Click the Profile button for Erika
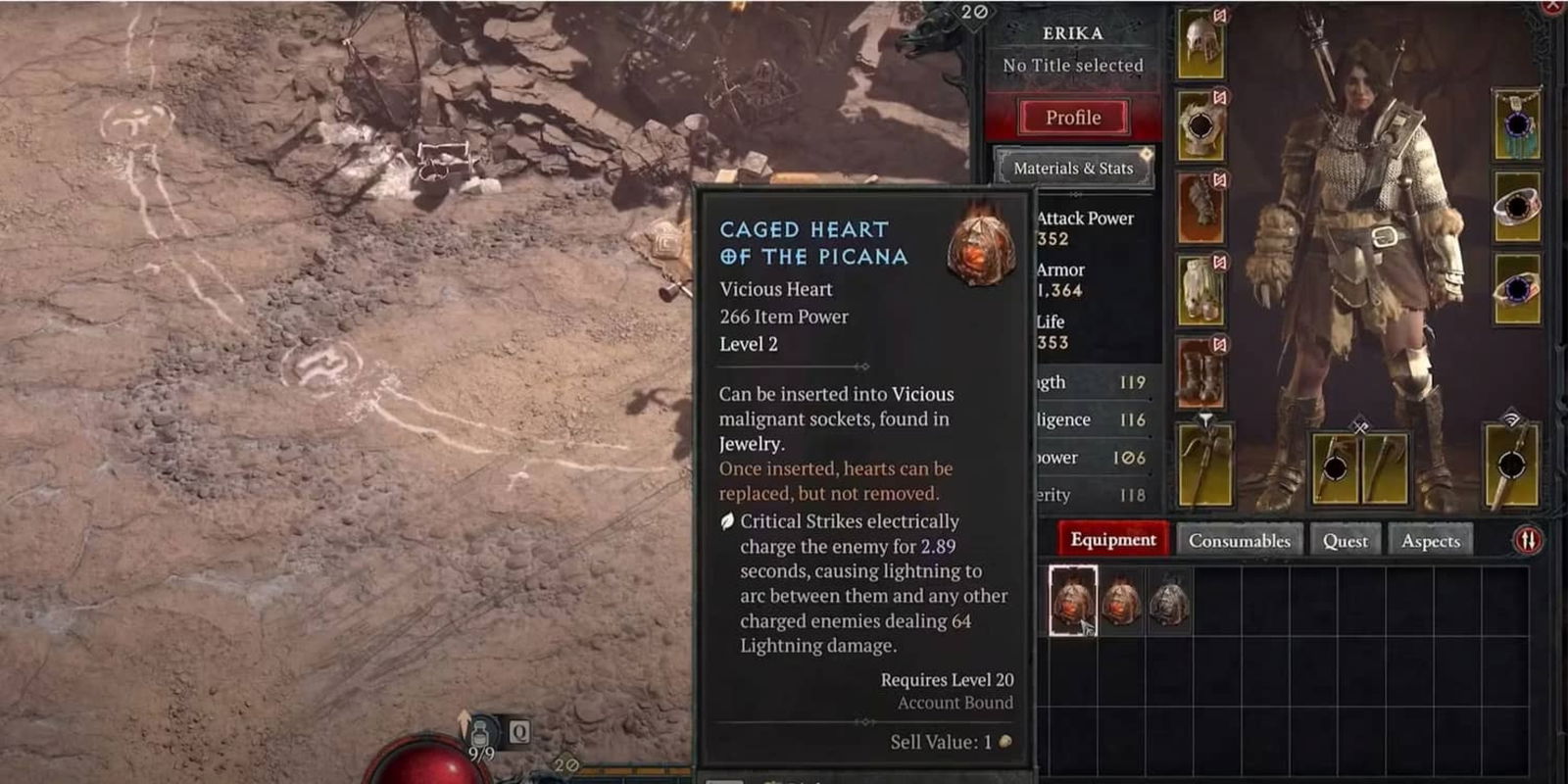The width and height of the screenshot is (1568, 784). [1073, 117]
